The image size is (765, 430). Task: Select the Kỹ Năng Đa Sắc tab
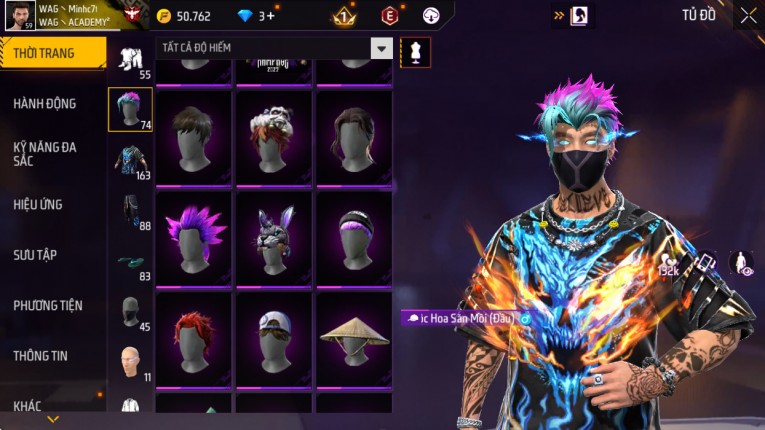click(45, 154)
